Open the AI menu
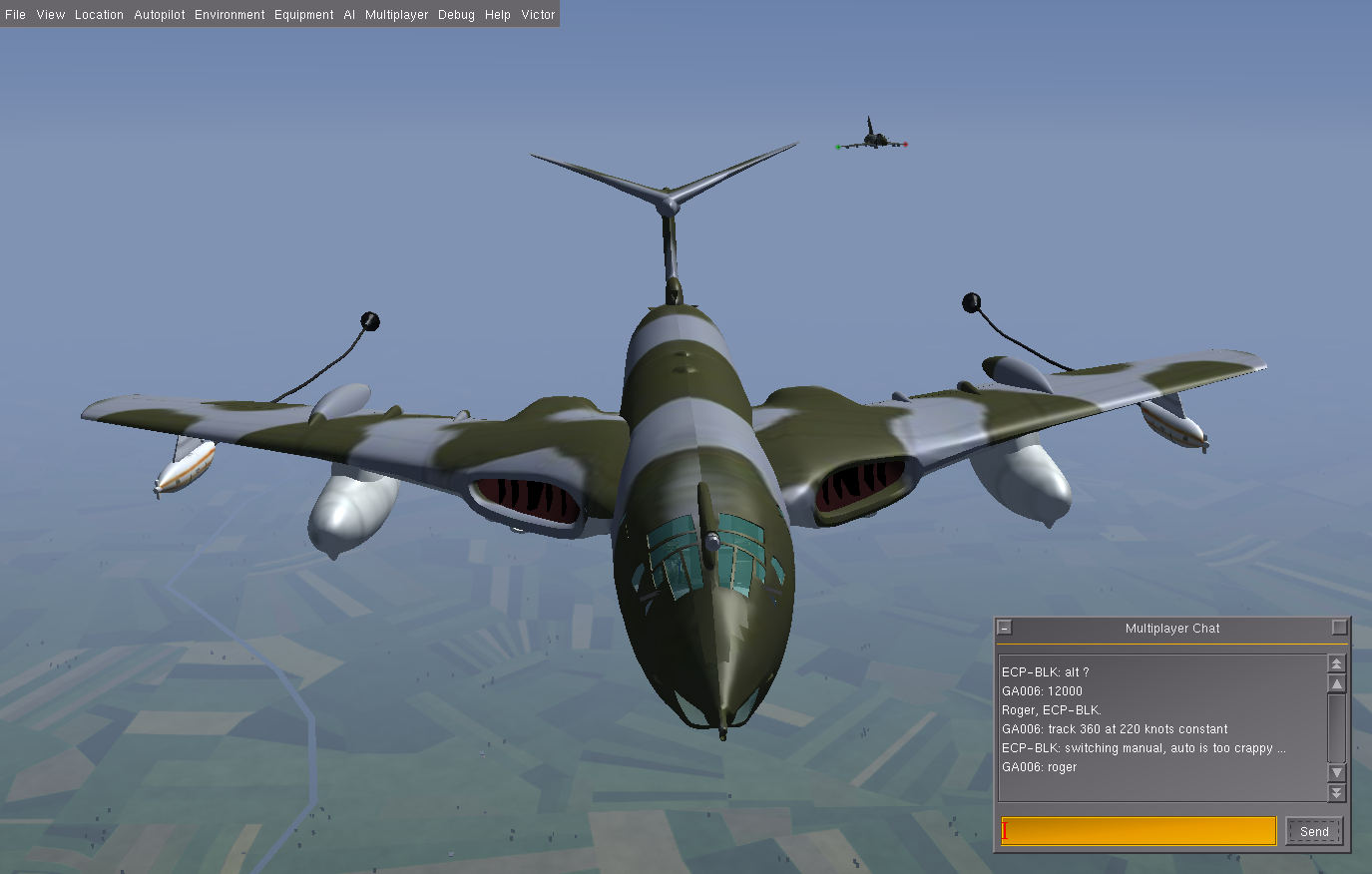The height and width of the screenshot is (874, 1372). click(x=349, y=15)
